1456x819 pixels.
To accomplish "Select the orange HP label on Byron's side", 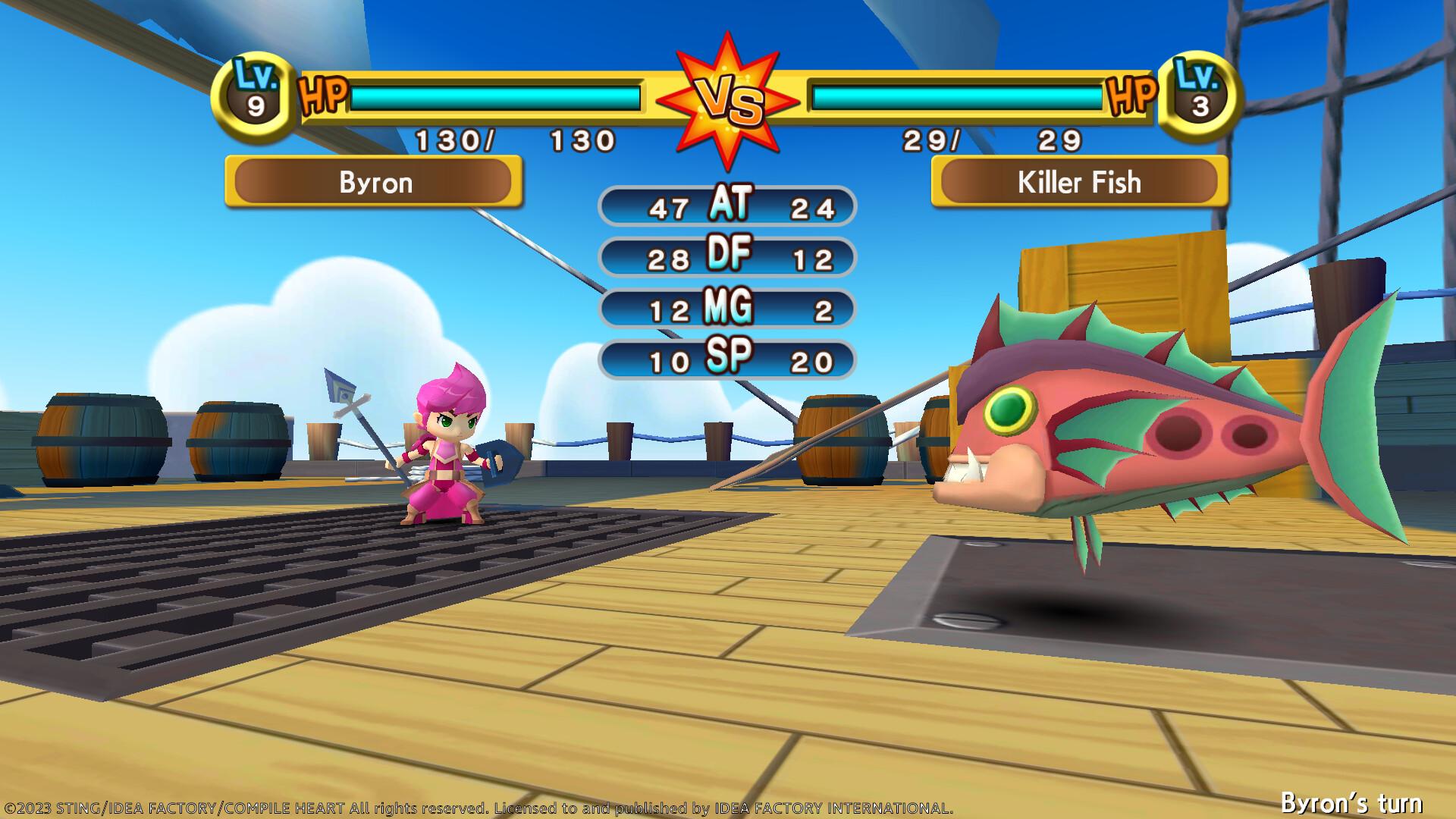I will [322, 96].
